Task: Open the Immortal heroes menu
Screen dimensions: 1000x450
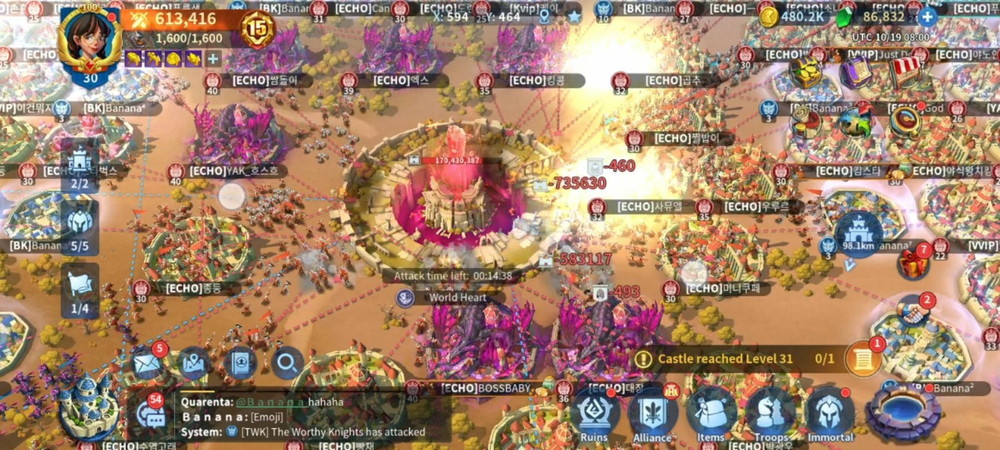Action: pyautogui.click(x=831, y=412)
